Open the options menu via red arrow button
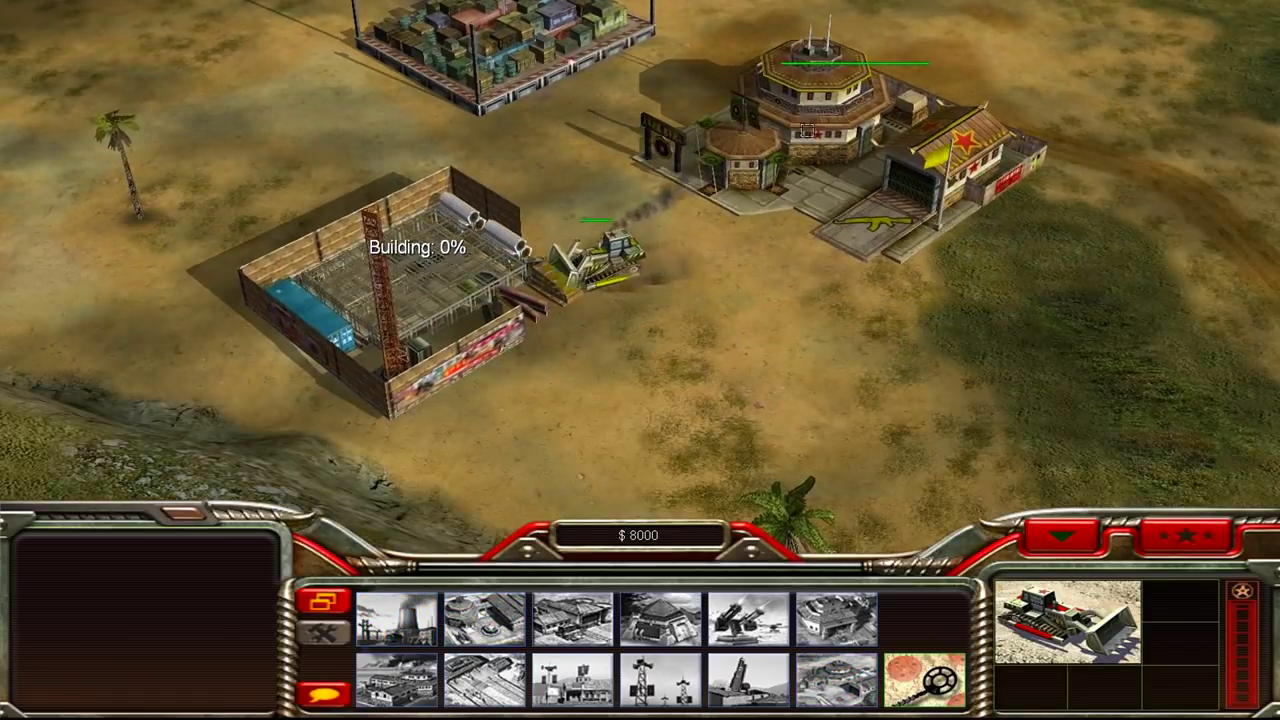This screenshot has width=1280, height=720. (1062, 535)
